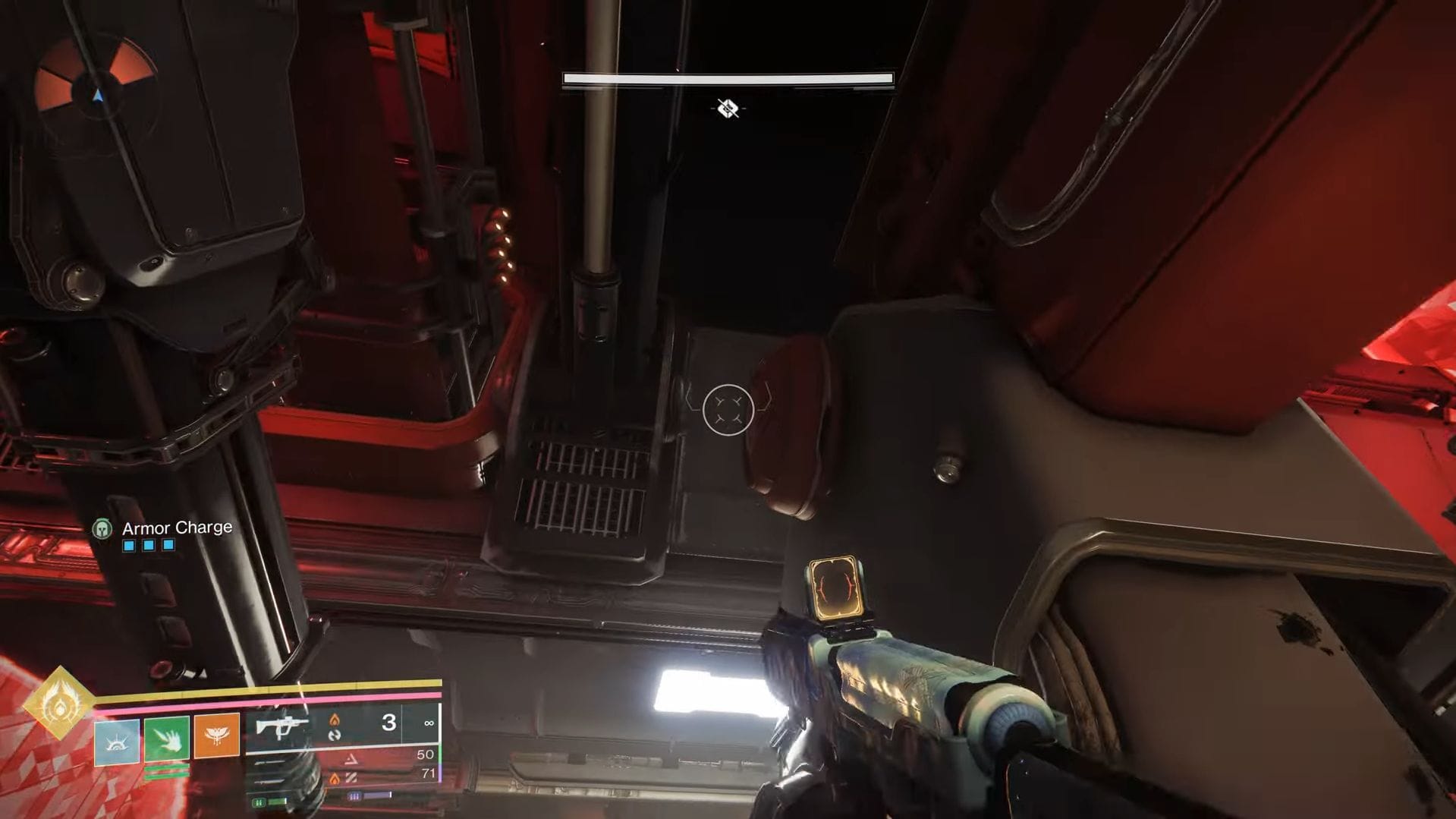
Task: Click the waypoint destination marker at top center
Action: pos(728,109)
